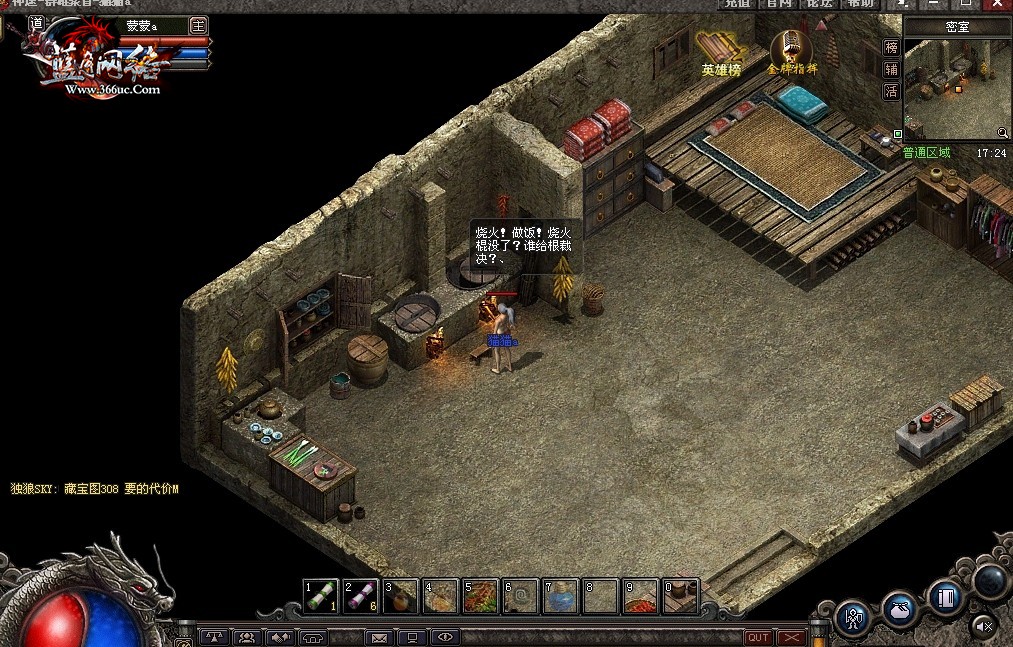Image resolution: width=1013 pixels, height=647 pixels.
Task: Zoom the minimap with the magnifier icon
Action: coord(1002,133)
